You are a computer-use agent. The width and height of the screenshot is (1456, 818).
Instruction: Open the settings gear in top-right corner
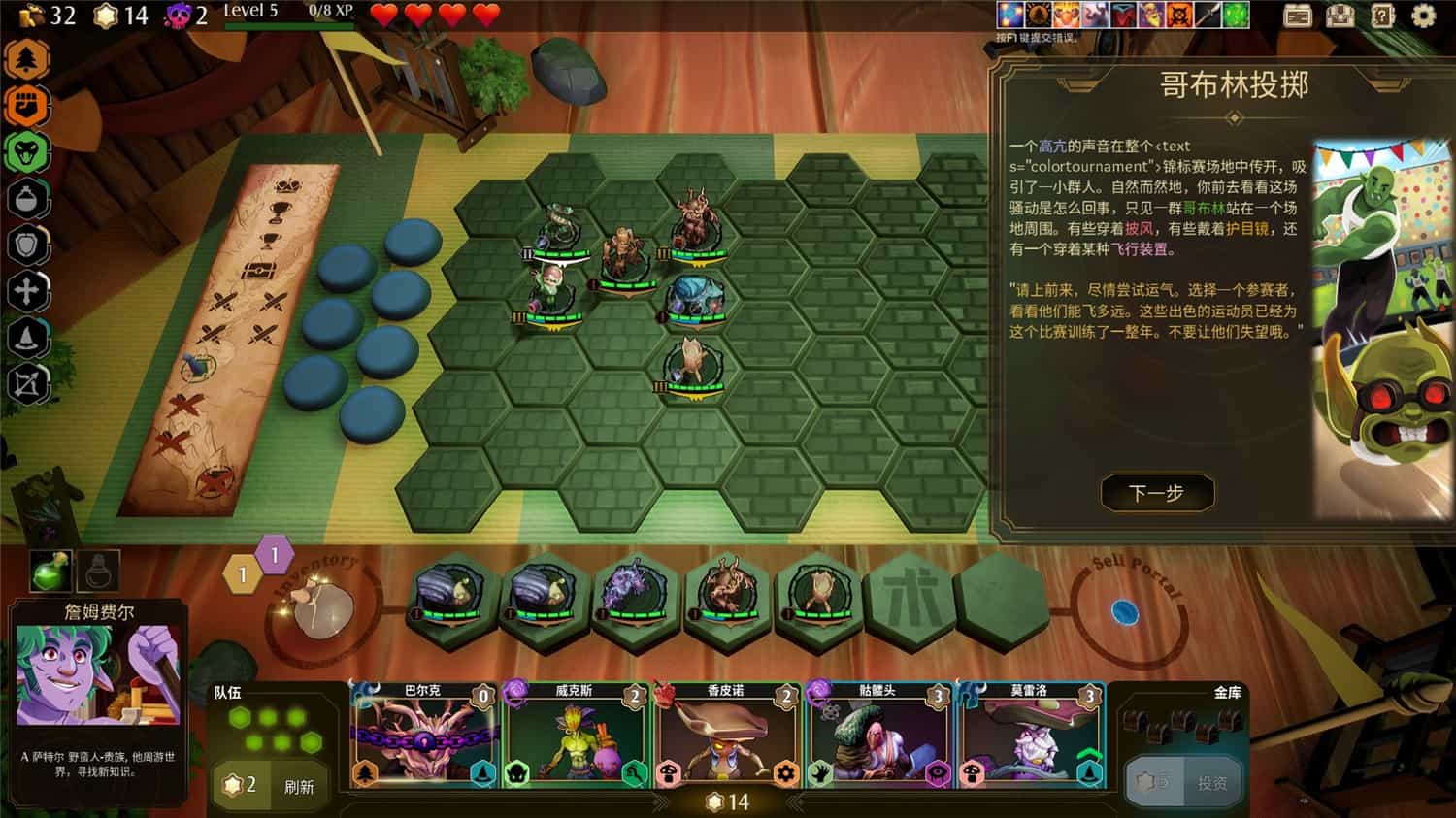[1422, 16]
